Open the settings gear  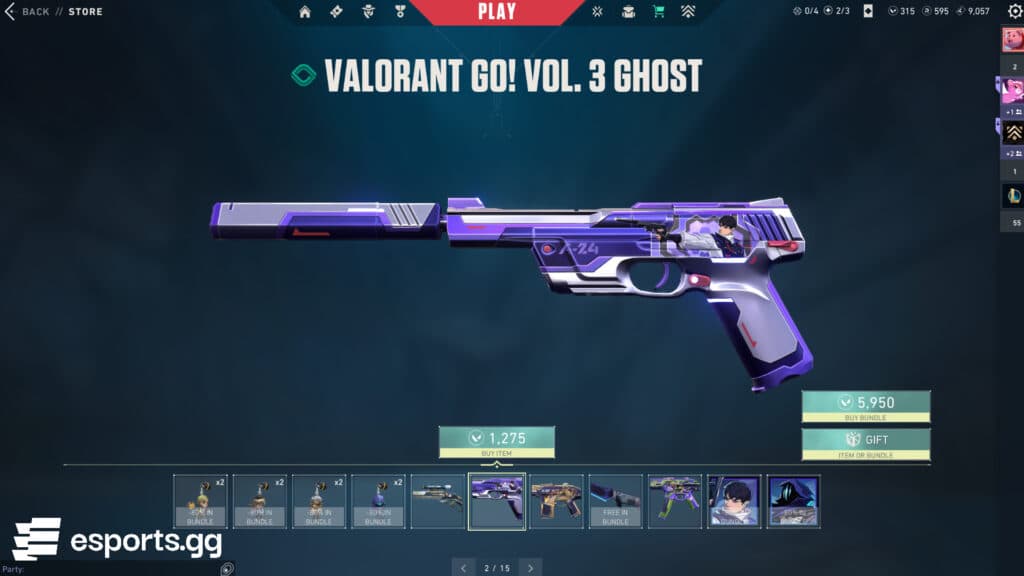(x=1015, y=11)
